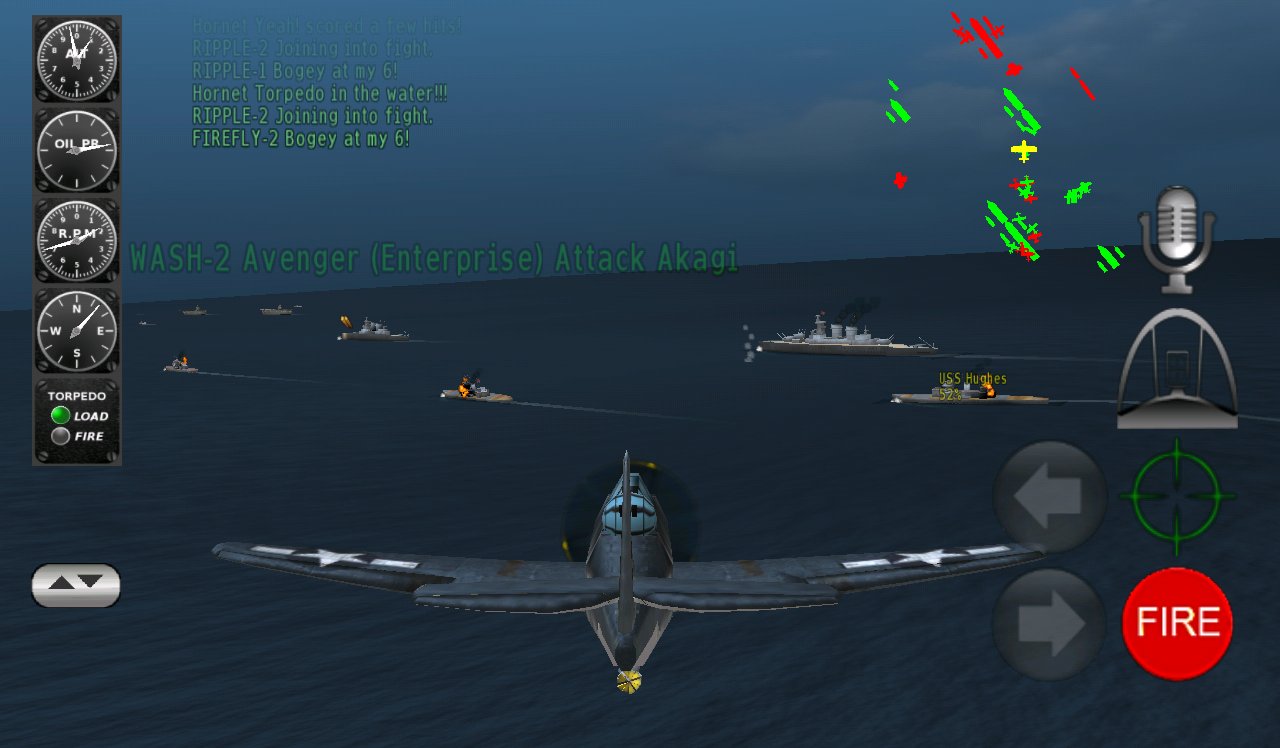
Task: Open the up arrow on throttle selector
Action: tap(62, 583)
